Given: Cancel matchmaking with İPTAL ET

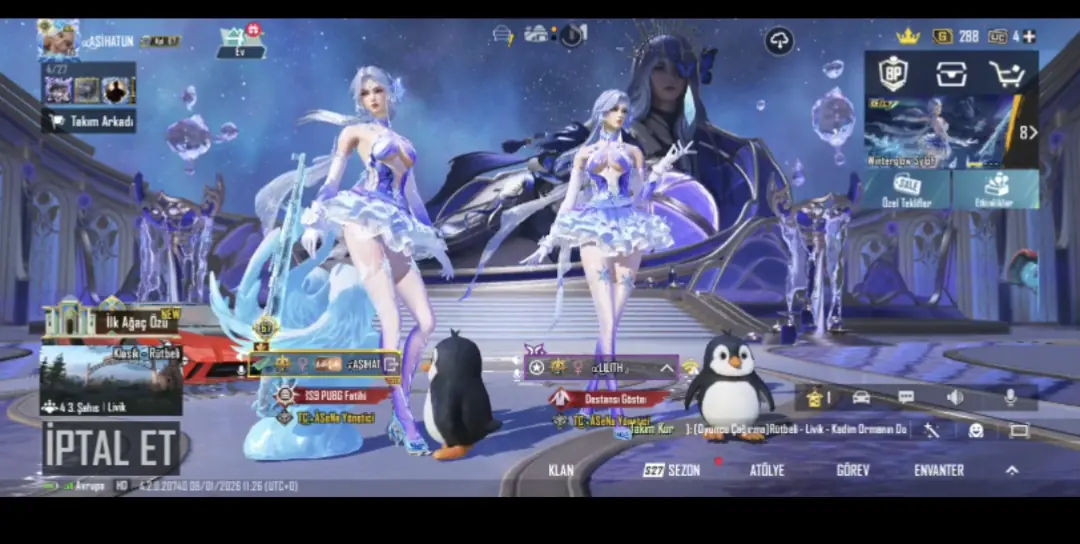Looking at the screenshot, I should pyautogui.click(x=110, y=449).
